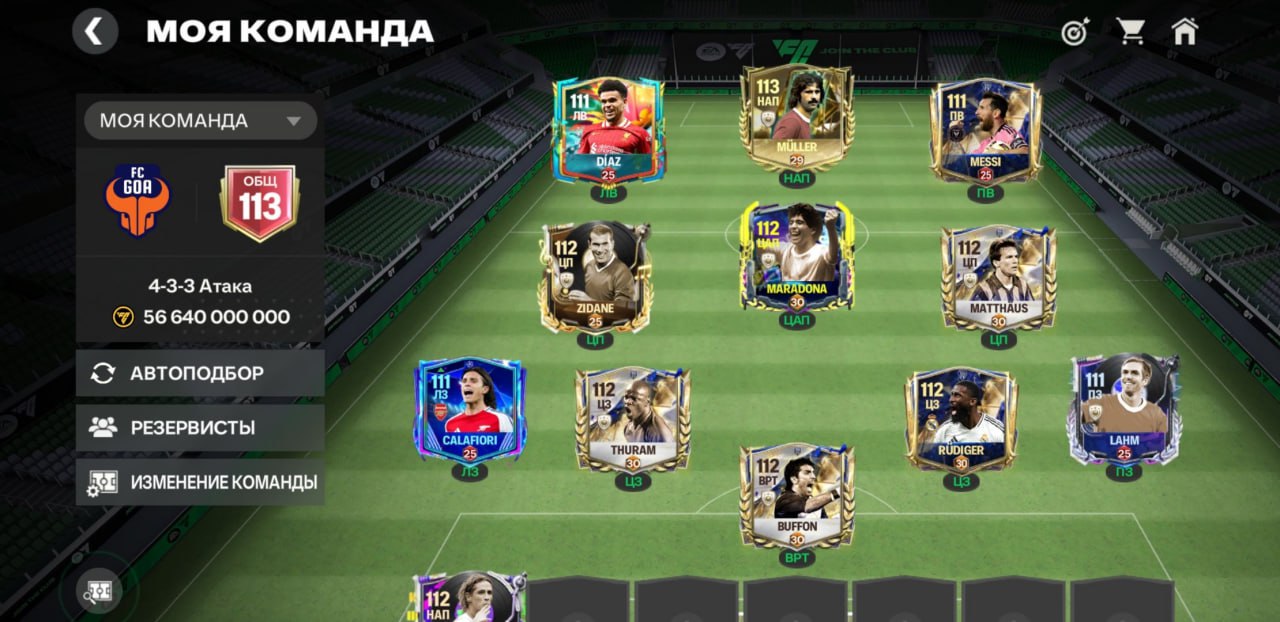Open the target objectives icon
The image size is (1280, 622).
tap(1075, 32)
